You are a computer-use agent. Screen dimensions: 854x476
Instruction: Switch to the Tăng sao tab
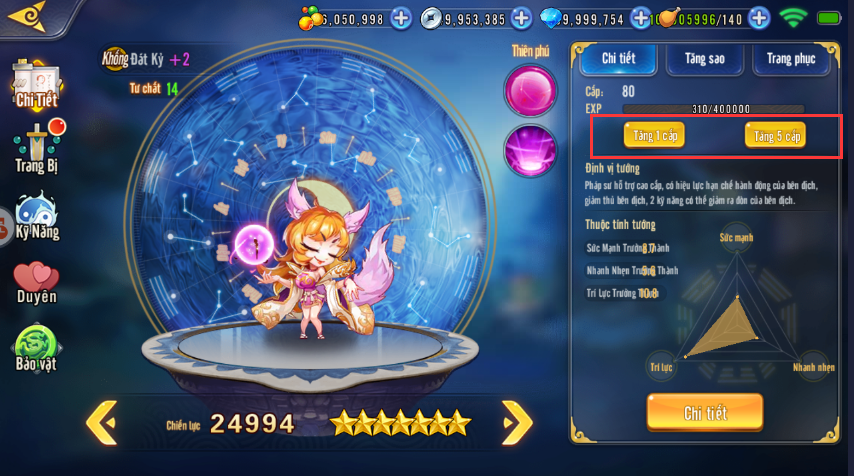[704, 59]
